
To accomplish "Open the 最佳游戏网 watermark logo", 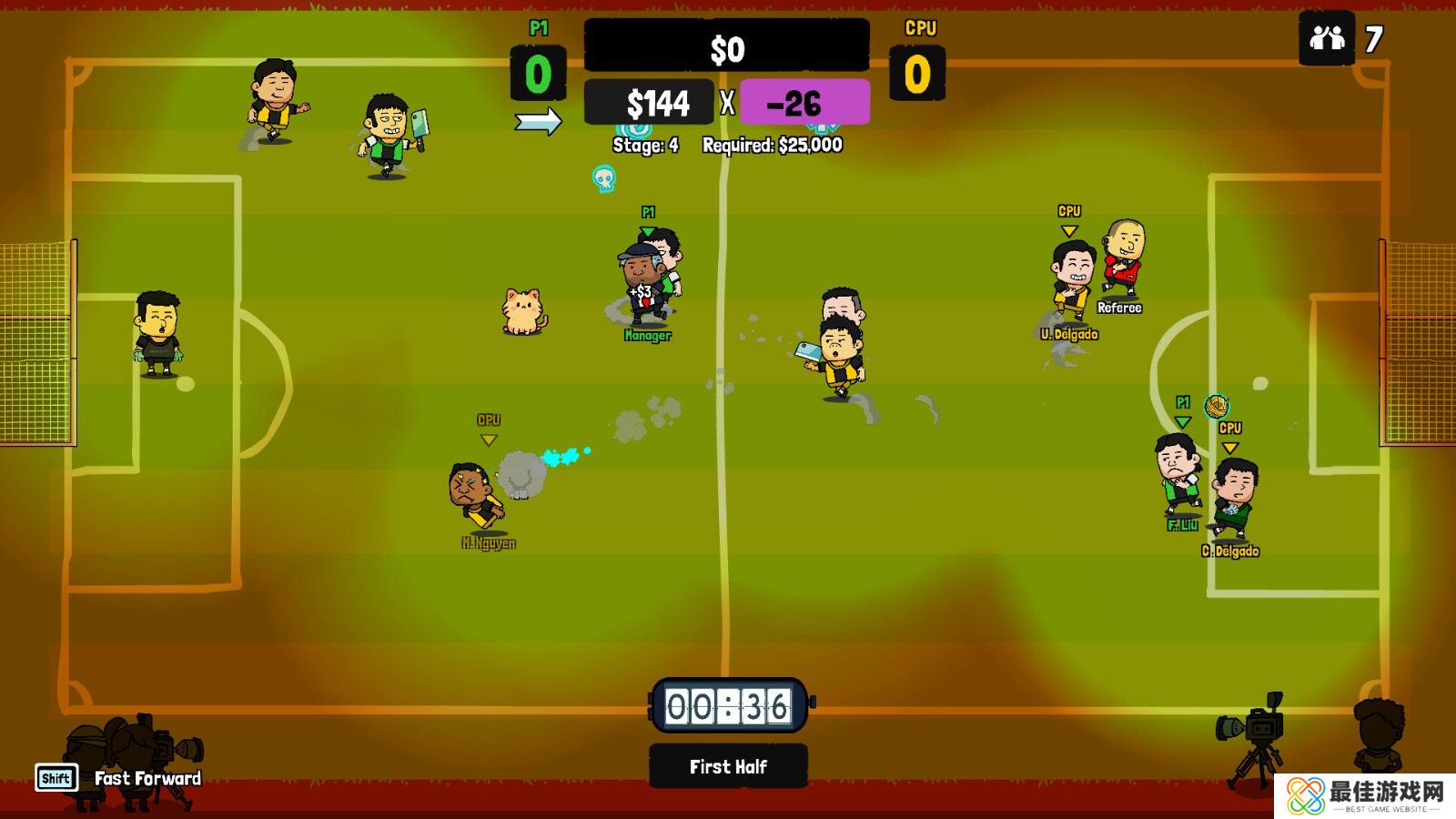I will 1364,795.
